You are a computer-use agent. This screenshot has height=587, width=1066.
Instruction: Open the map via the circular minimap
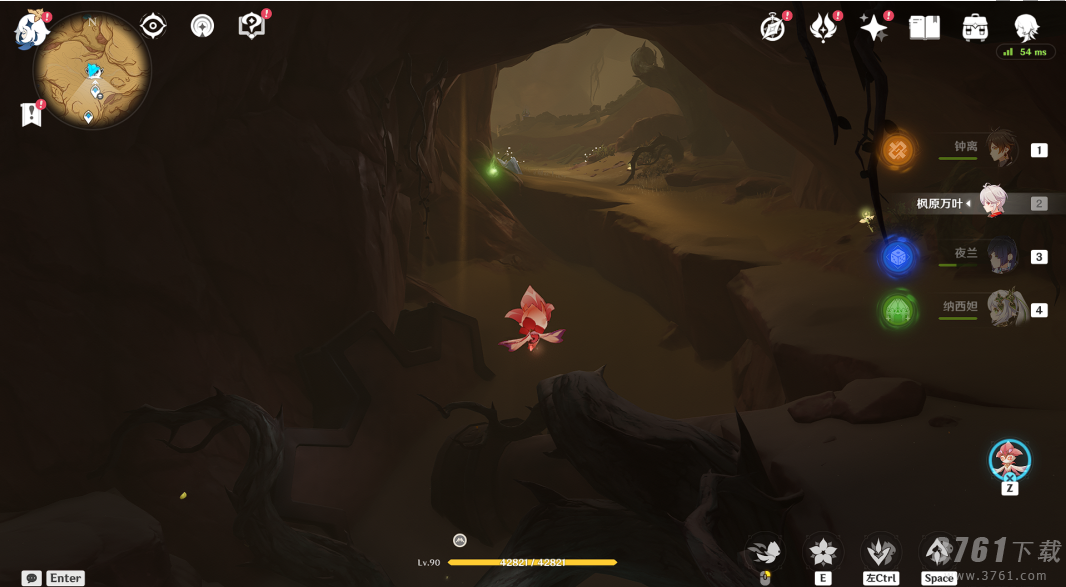(92, 70)
